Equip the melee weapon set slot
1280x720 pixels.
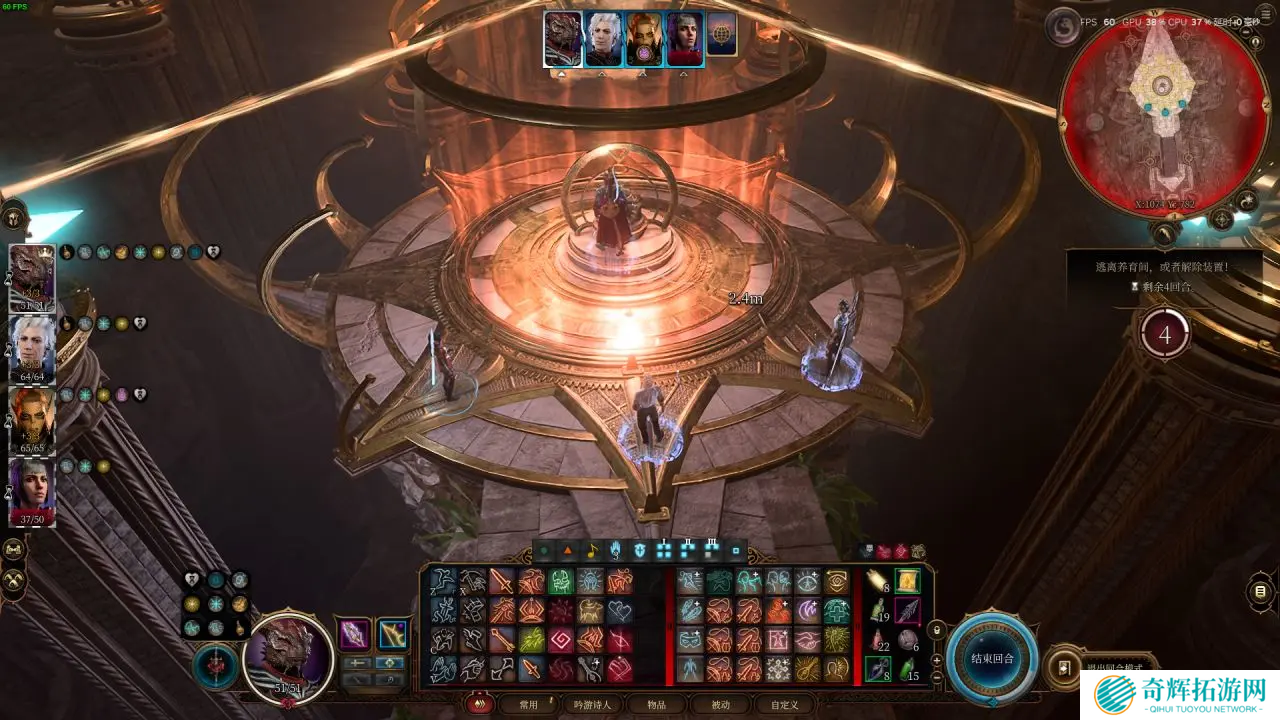coord(354,634)
